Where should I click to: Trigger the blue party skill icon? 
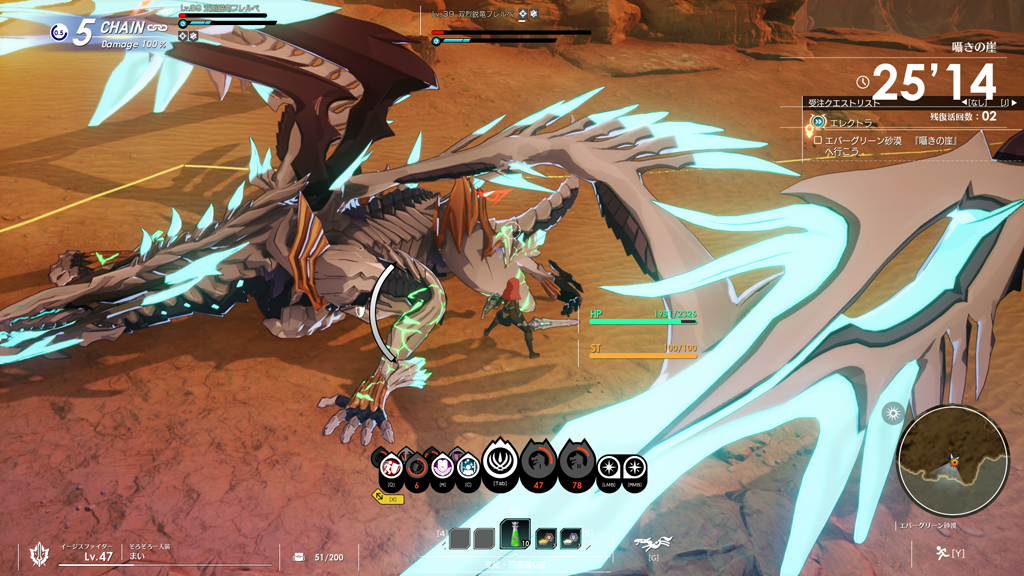[467, 466]
